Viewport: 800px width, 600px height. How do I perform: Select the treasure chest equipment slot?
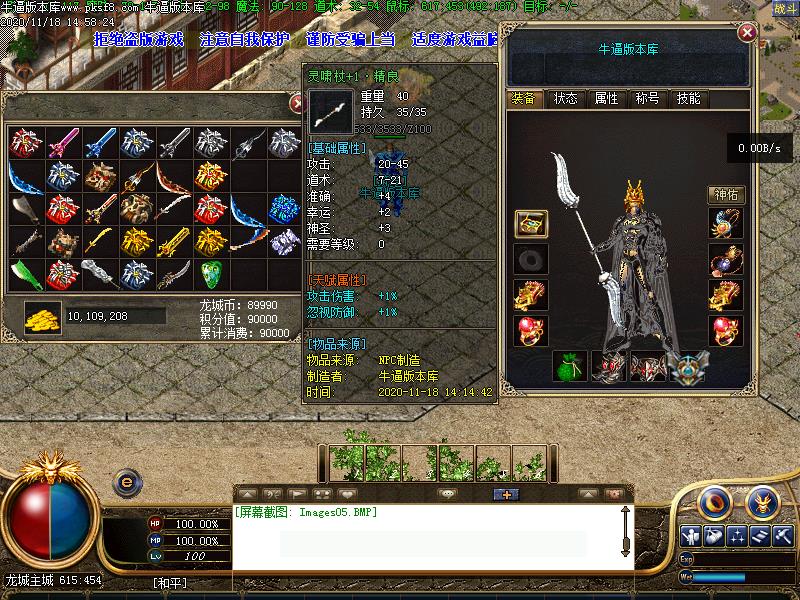530,224
